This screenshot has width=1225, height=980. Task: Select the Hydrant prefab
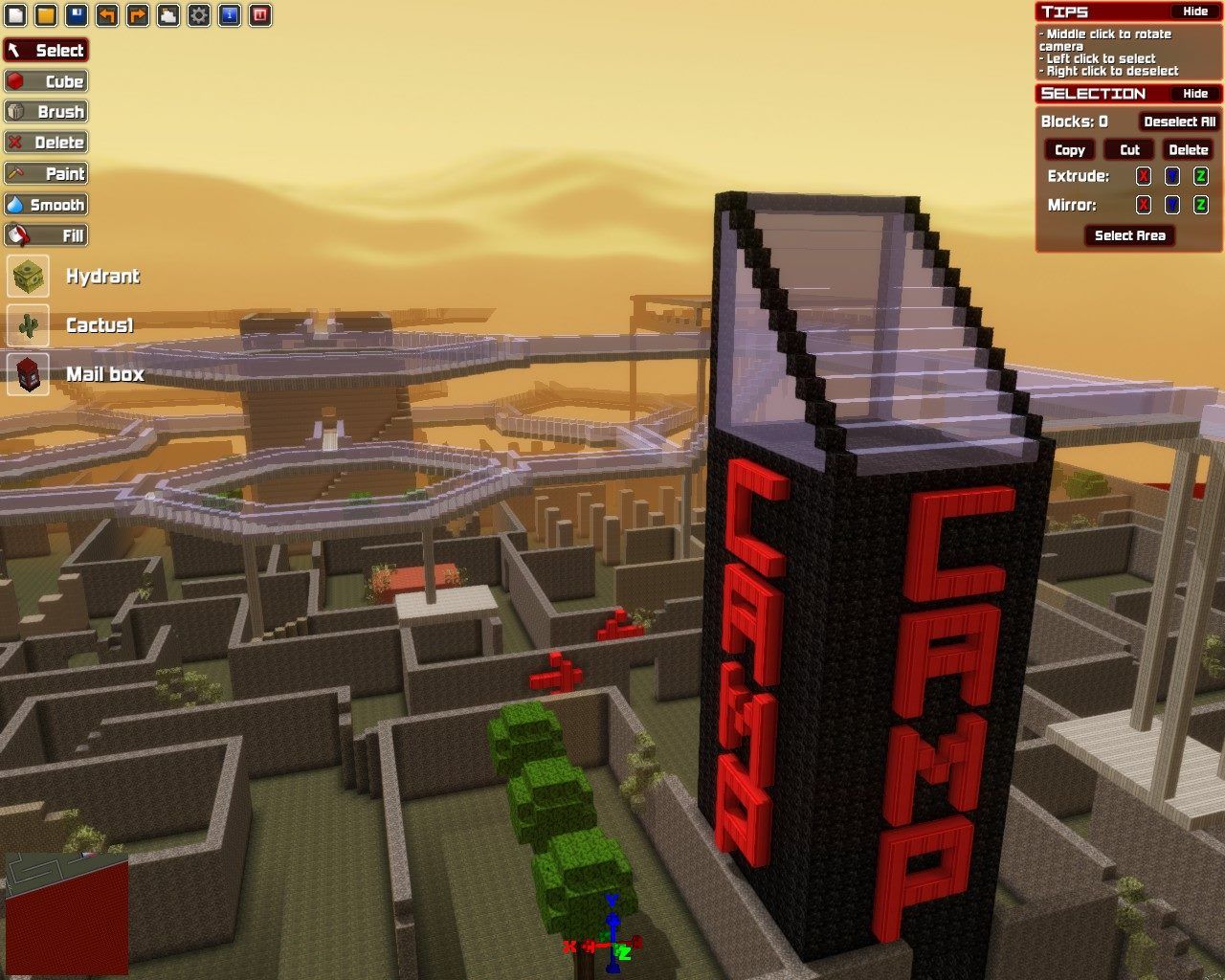29,277
